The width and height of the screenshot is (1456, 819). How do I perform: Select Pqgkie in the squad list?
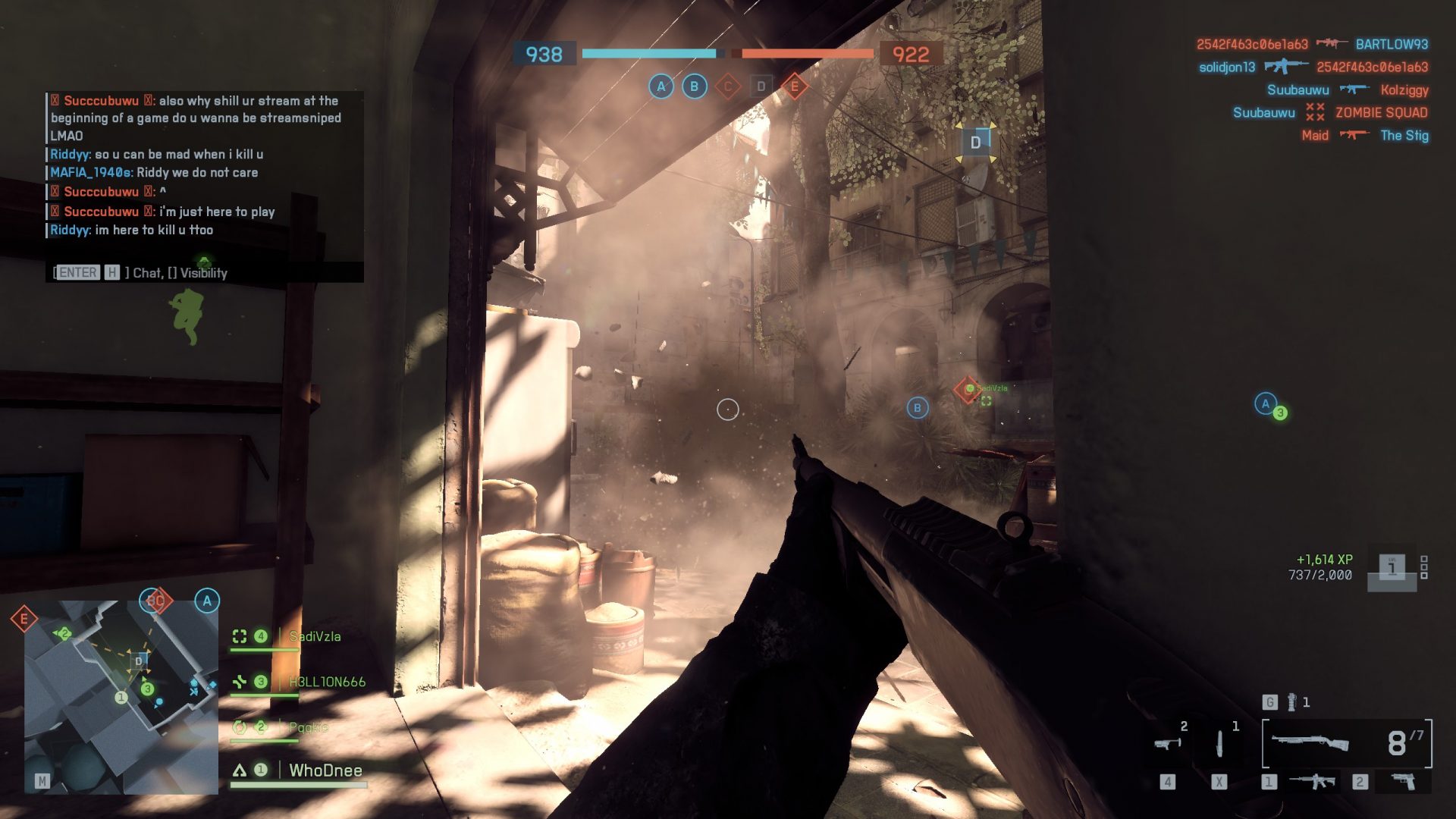308,727
